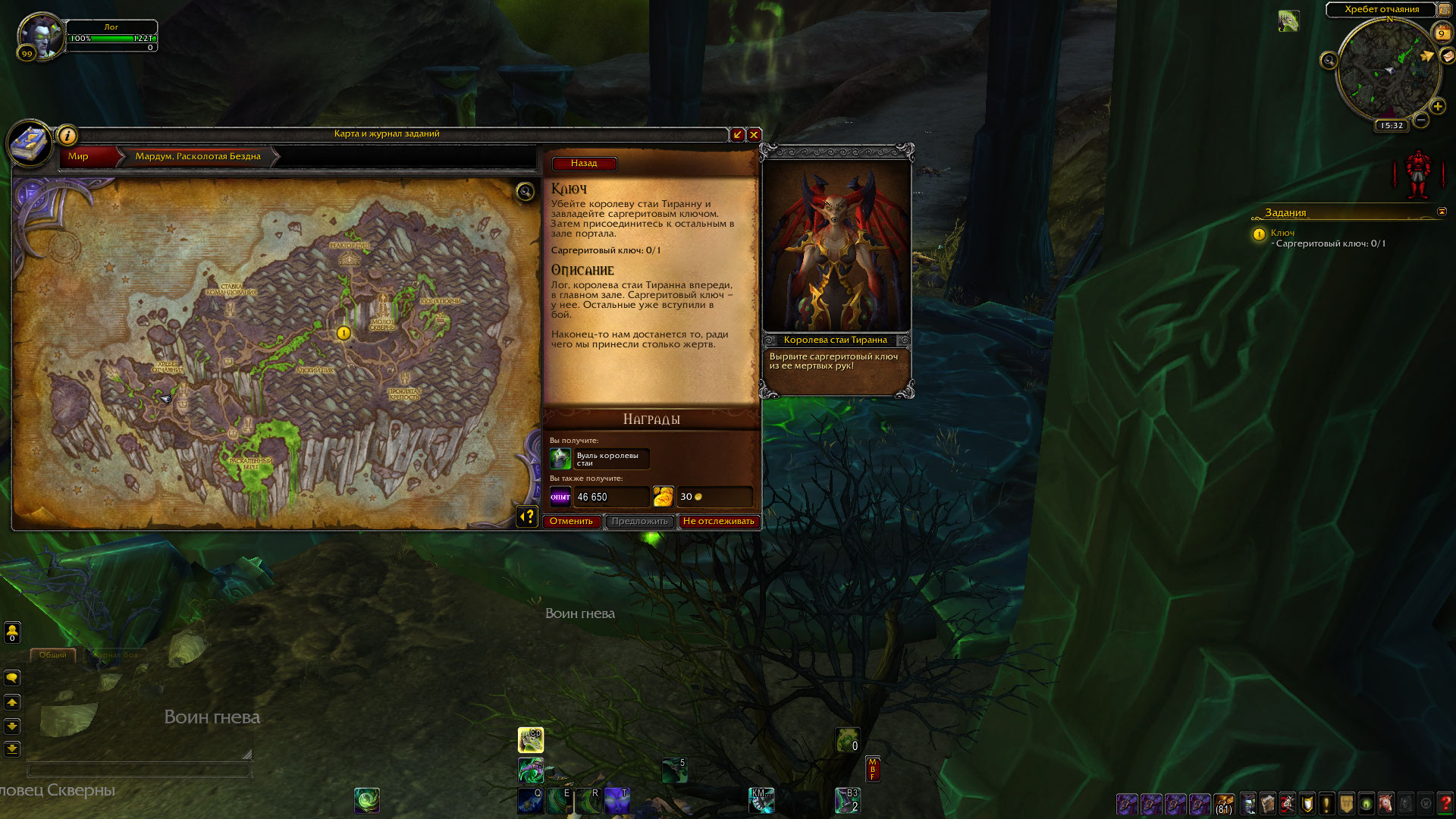This screenshot has width=1456, height=819.
Task: Zoom in the minimap with plus button
Action: click(1437, 106)
